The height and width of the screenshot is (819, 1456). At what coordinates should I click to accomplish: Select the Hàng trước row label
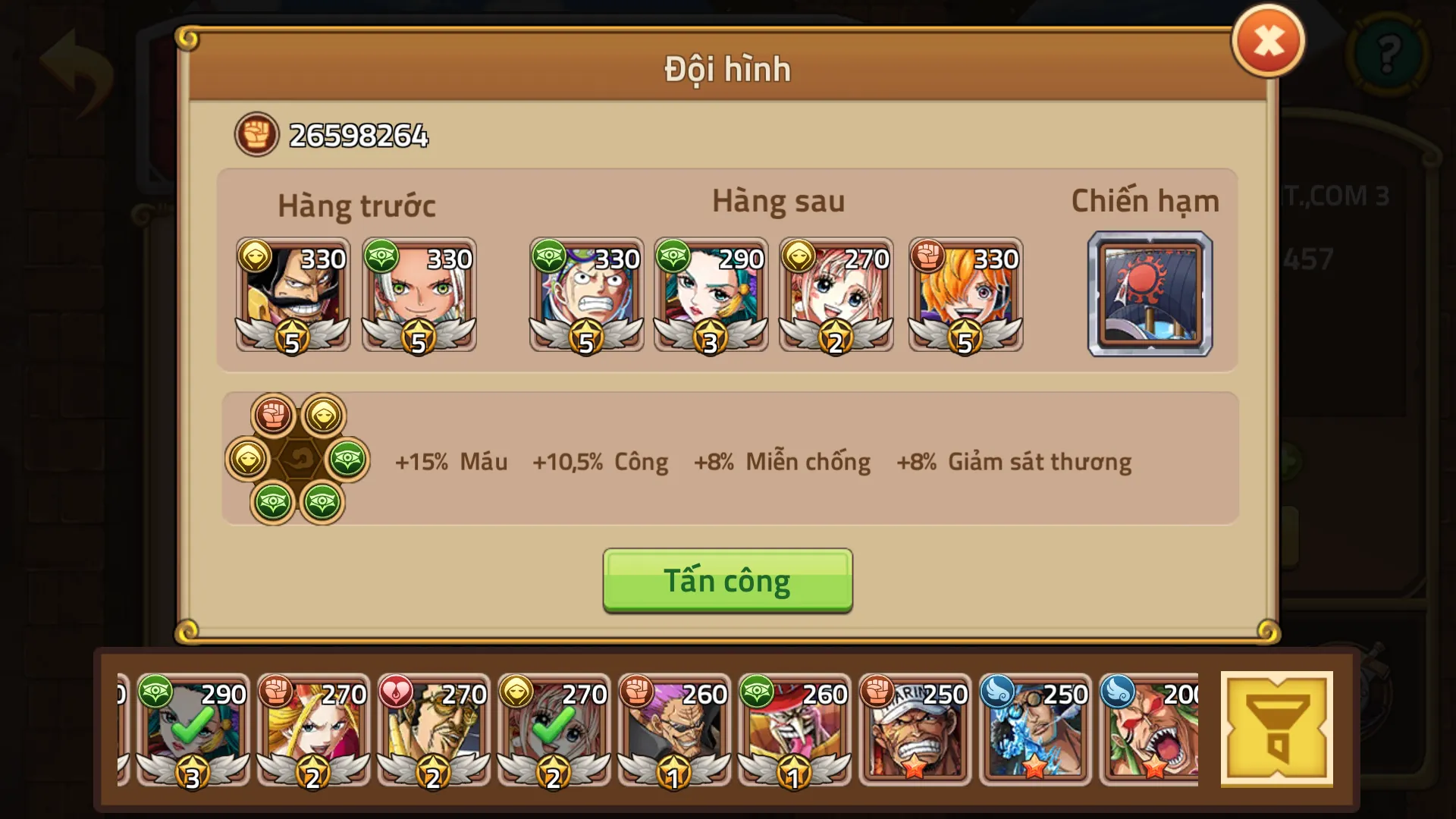click(x=356, y=205)
